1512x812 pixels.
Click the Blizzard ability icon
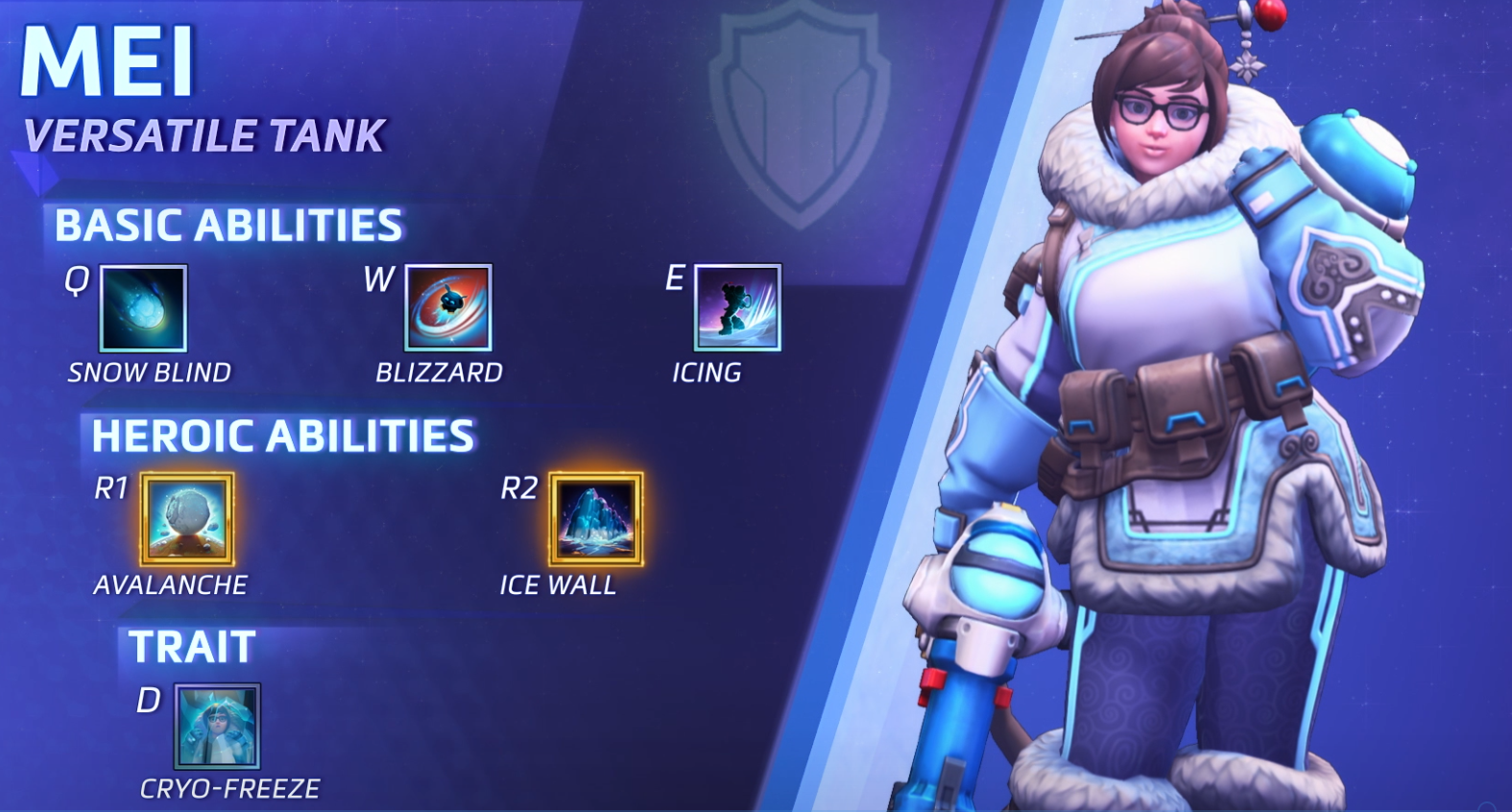point(448,308)
